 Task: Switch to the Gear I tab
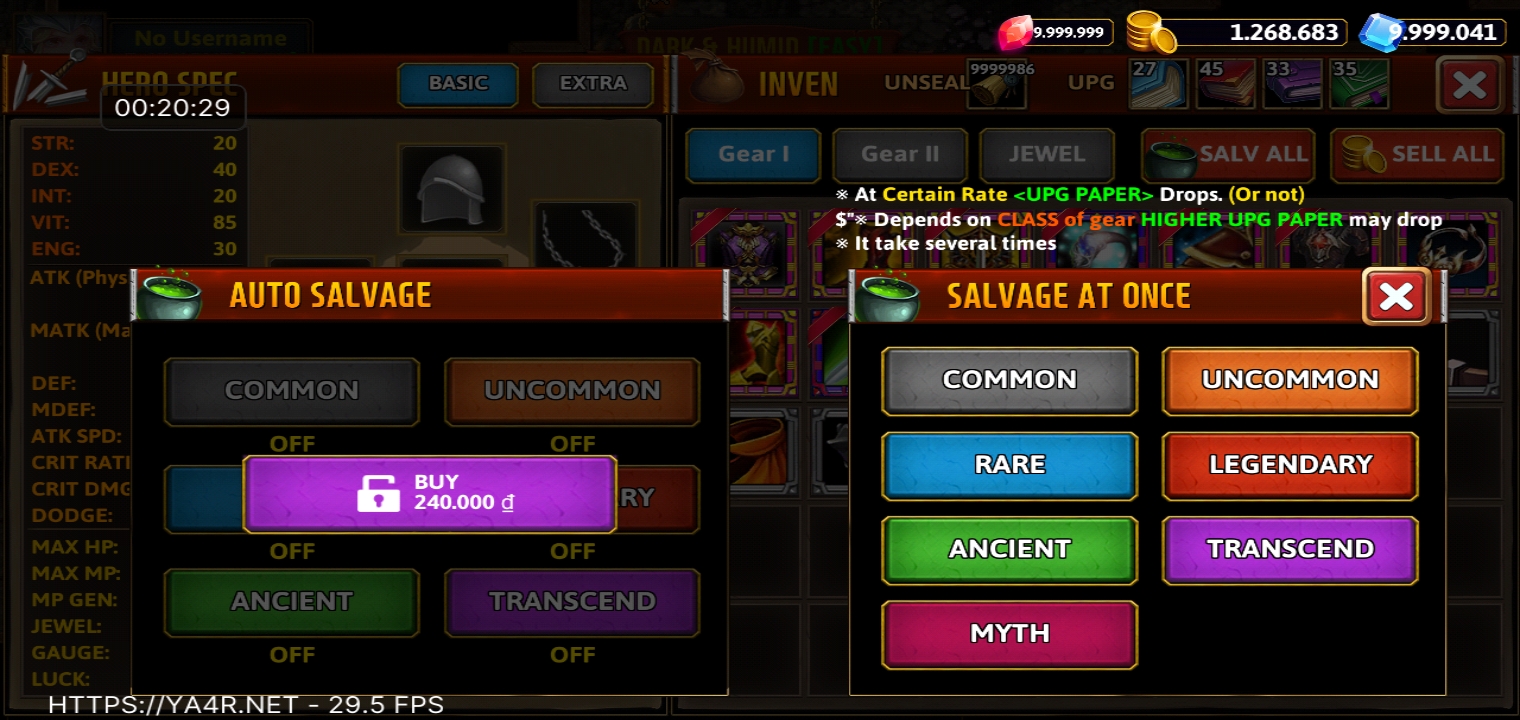click(x=753, y=155)
